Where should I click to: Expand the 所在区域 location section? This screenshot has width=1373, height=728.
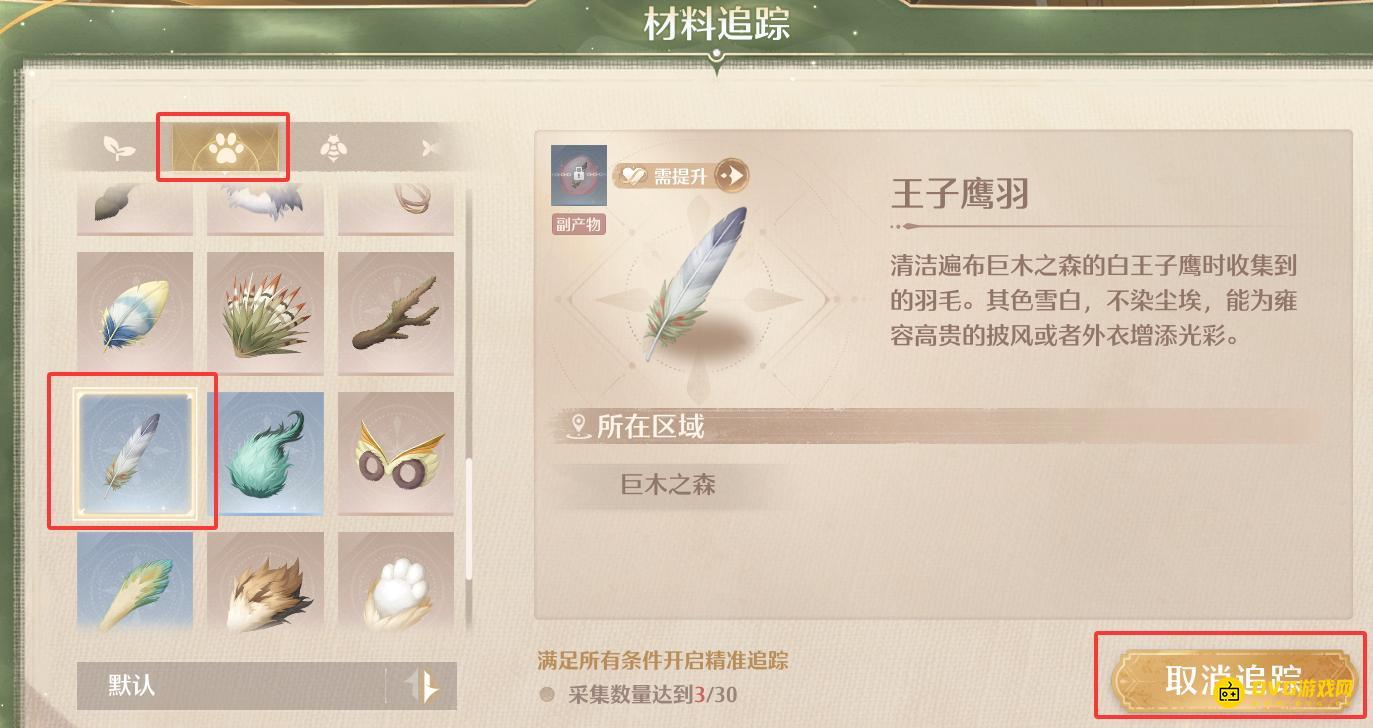[640, 426]
